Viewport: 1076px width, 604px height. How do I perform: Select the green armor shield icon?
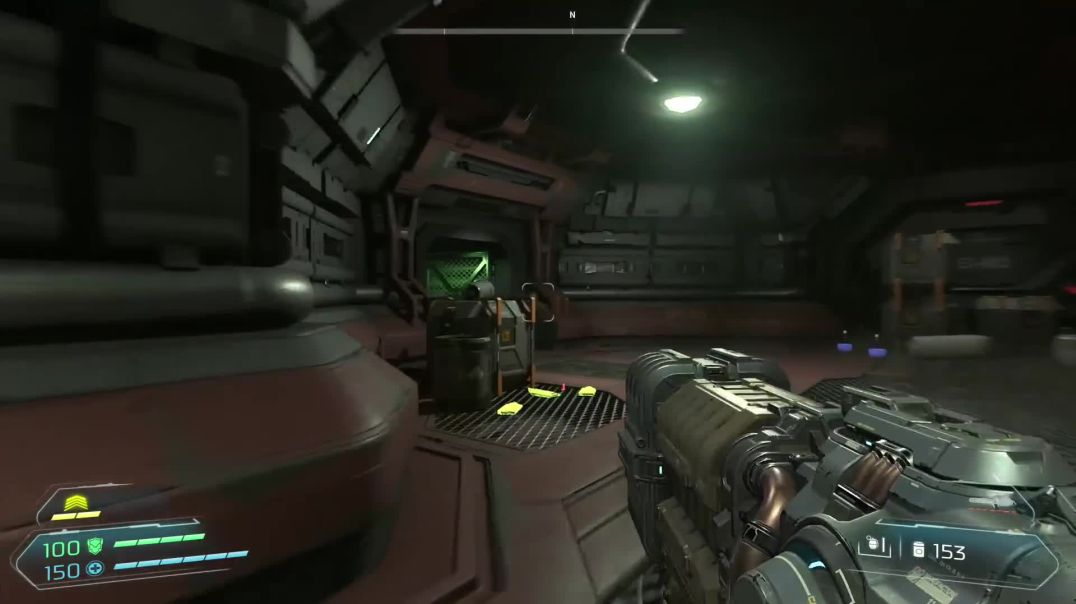pyautogui.click(x=95, y=546)
